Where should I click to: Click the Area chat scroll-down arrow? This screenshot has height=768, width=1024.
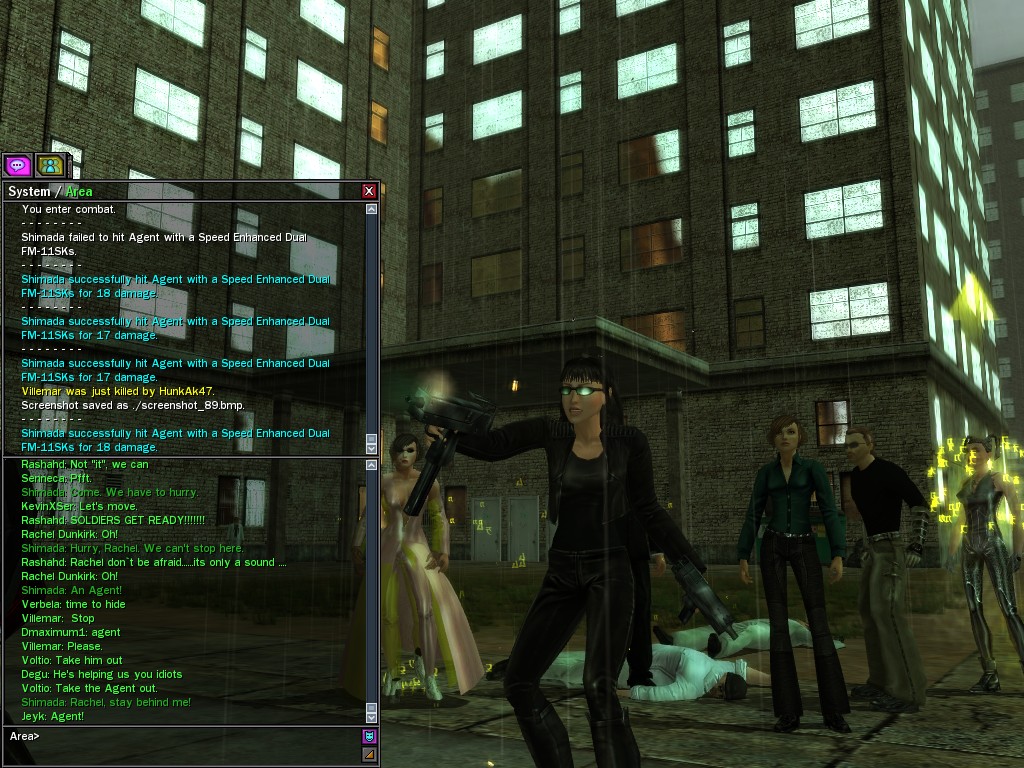(x=372, y=716)
